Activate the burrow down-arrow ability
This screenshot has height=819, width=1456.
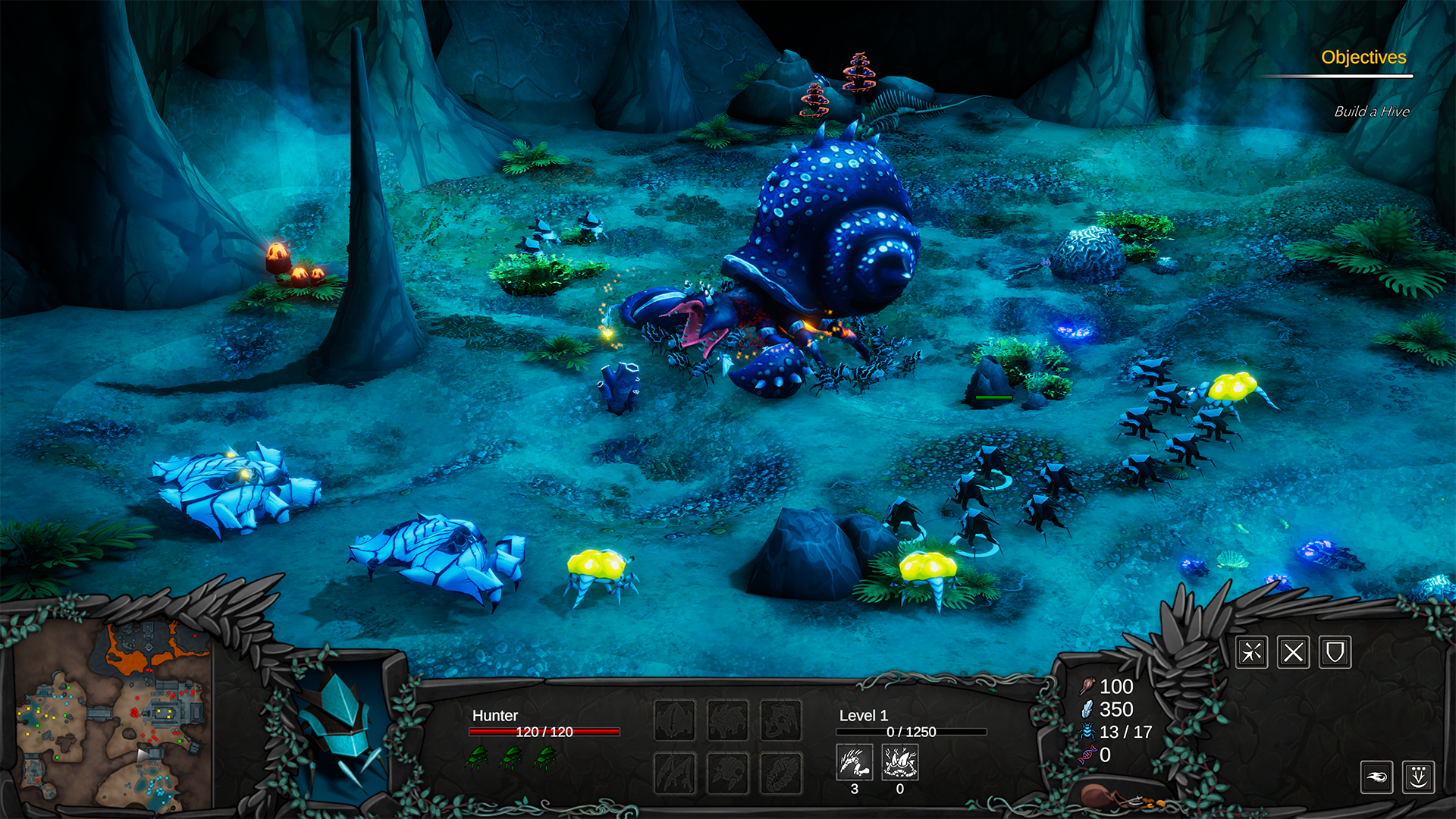1418,777
